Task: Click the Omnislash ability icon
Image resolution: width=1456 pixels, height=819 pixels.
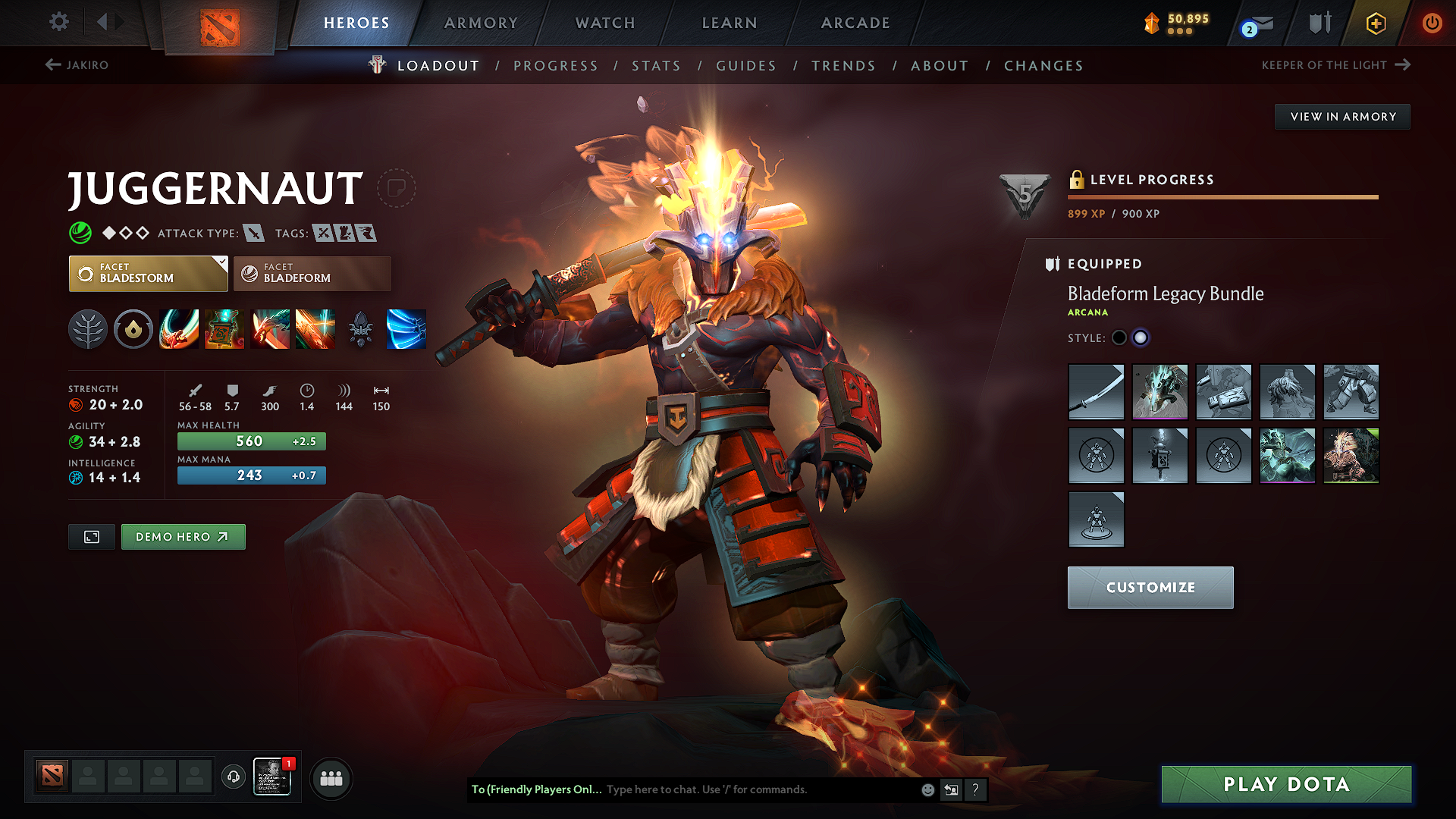Action: click(x=315, y=329)
